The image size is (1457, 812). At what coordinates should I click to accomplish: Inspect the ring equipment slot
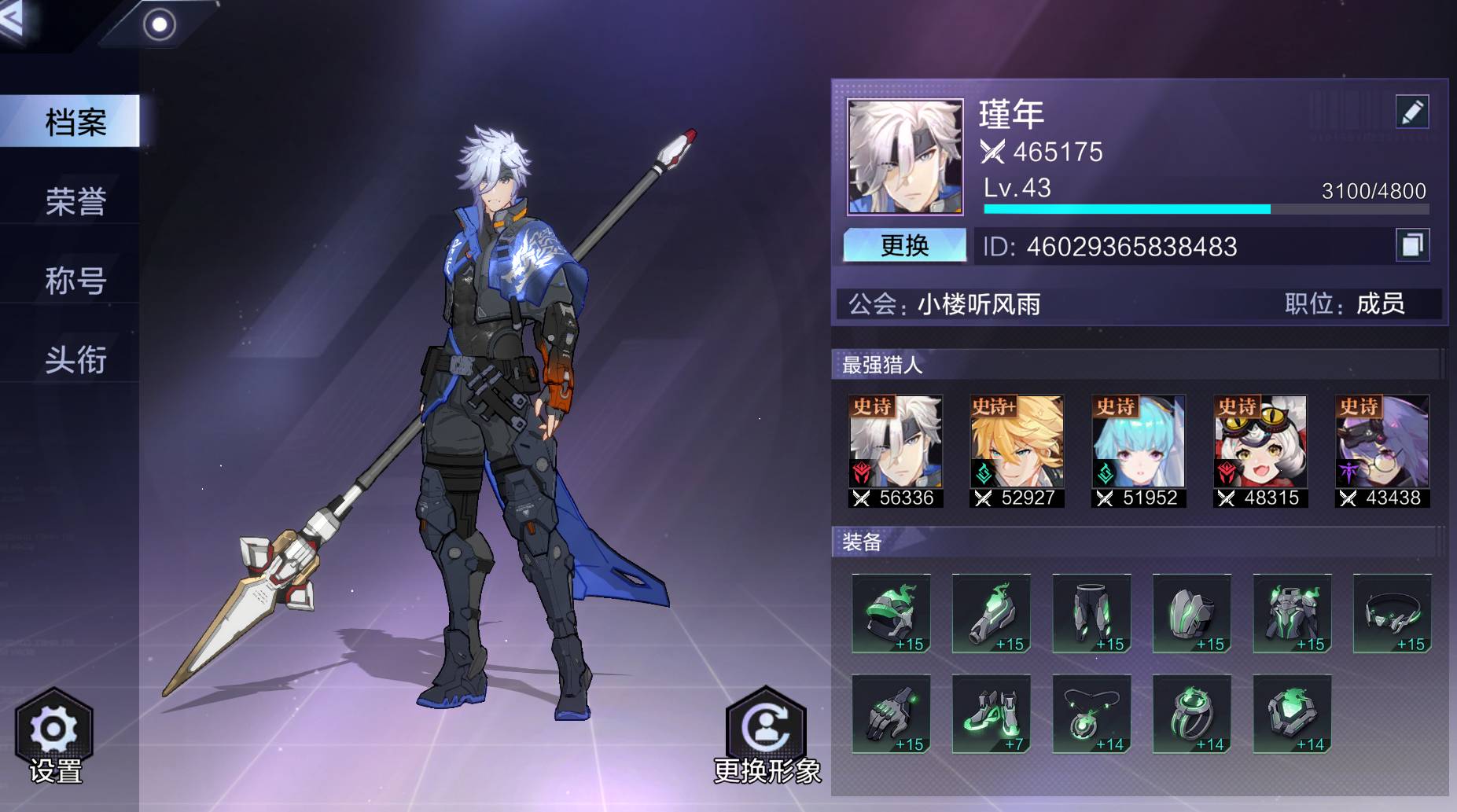(1191, 714)
